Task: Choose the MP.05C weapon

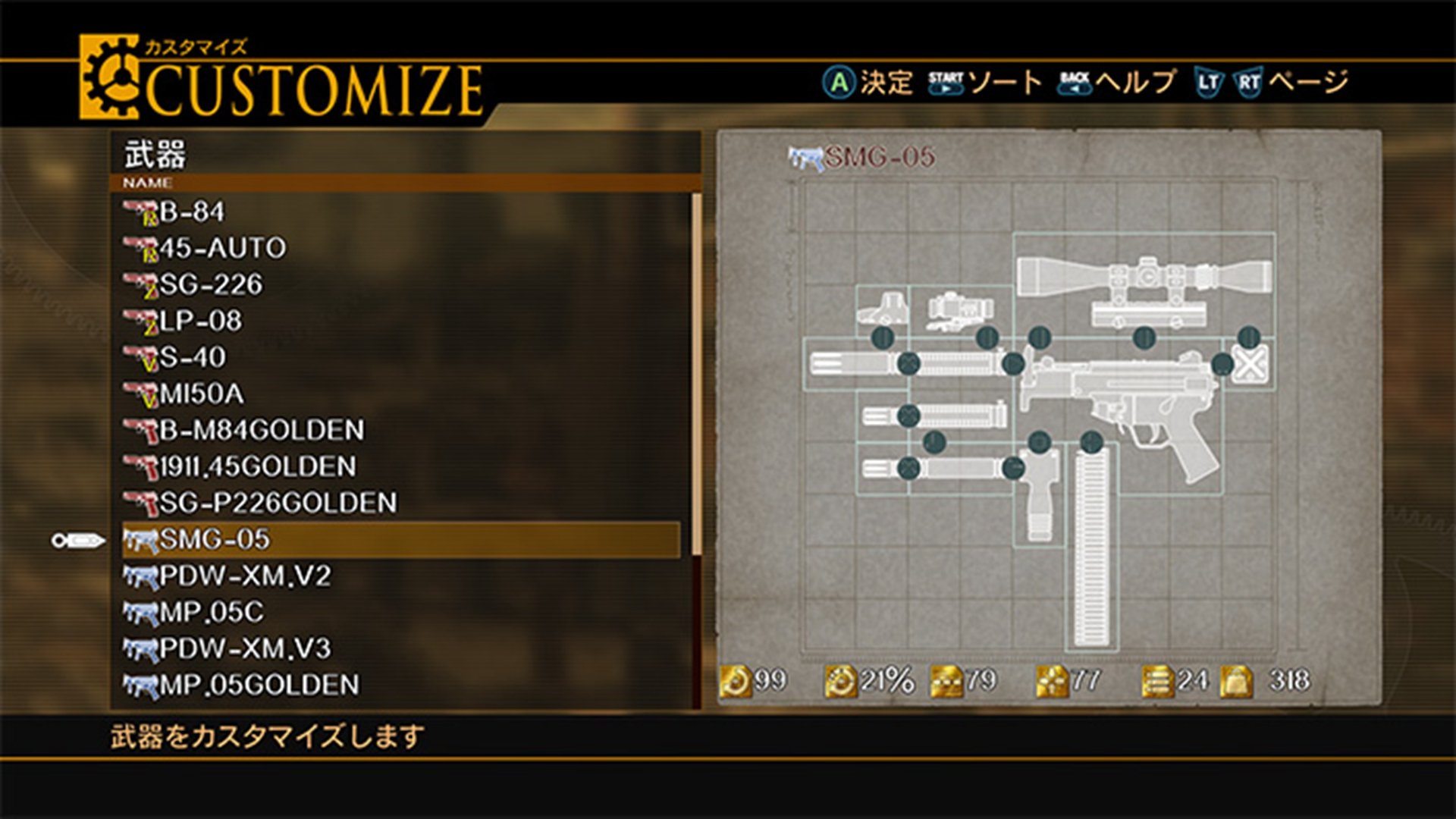Action: click(x=211, y=613)
